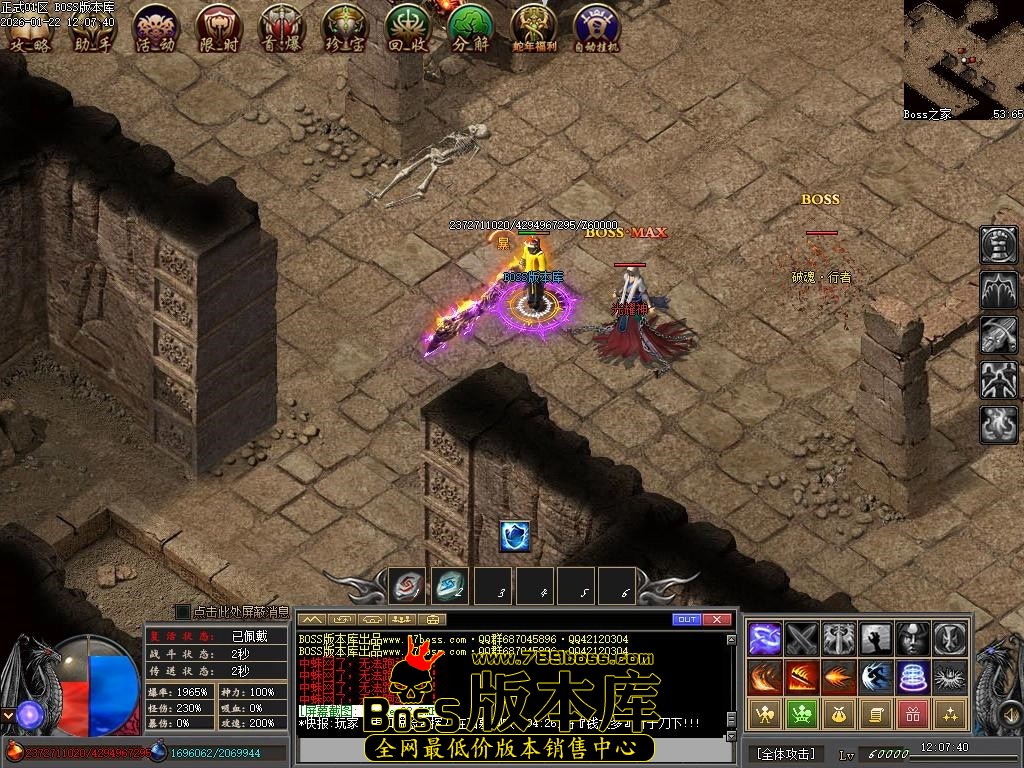Viewport: 1024px width, 768px height.
Task: Use the blue swirl item in hotbar slot 2
Action: tap(449, 586)
